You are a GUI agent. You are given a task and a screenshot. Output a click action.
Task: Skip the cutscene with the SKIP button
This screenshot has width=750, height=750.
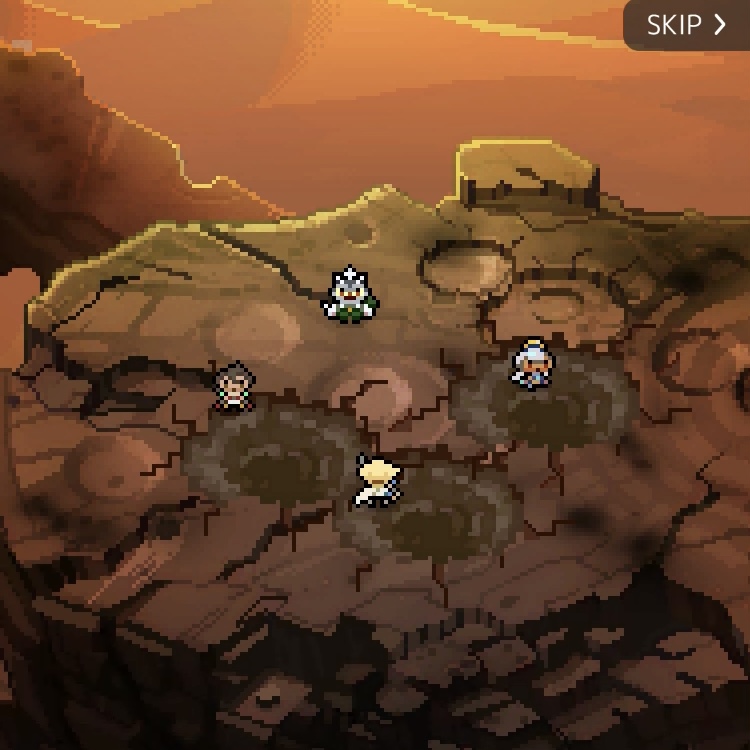coord(687,25)
